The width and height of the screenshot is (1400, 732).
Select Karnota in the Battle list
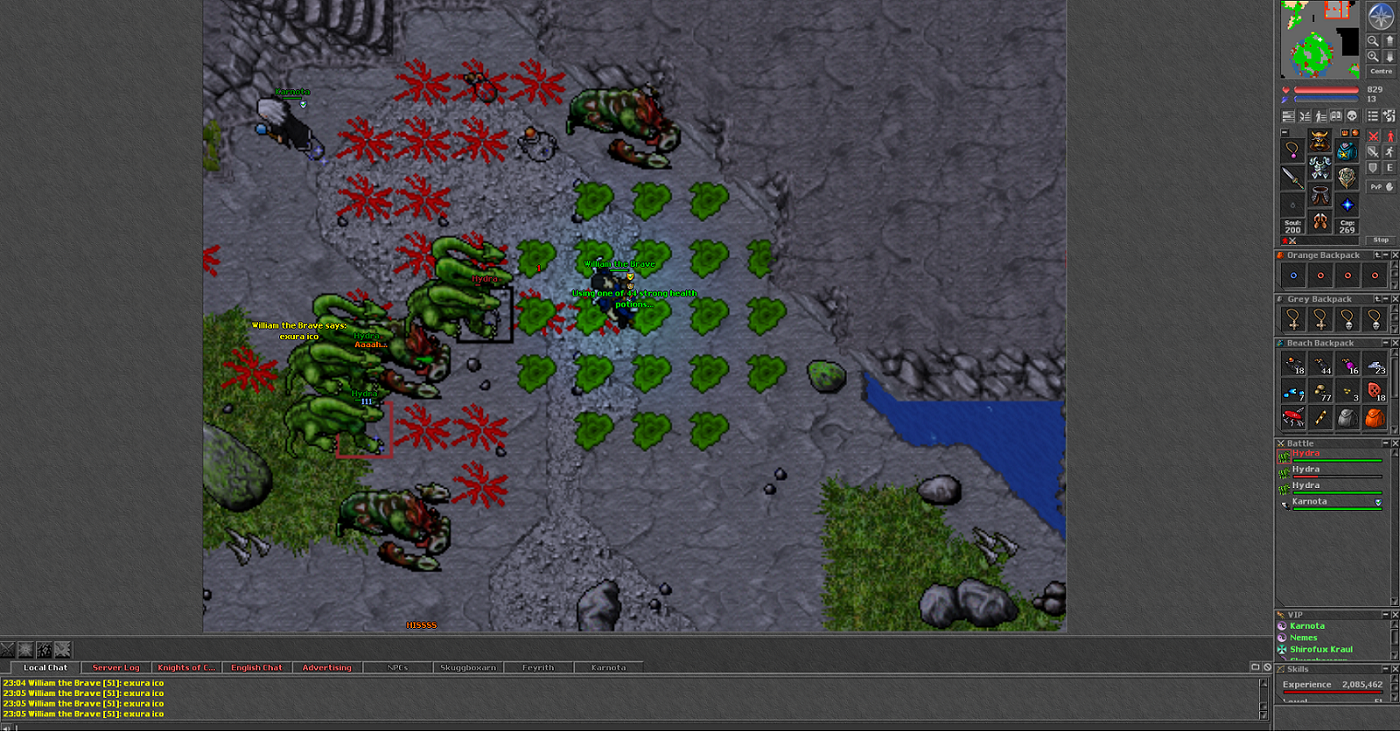pos(1309,501)
